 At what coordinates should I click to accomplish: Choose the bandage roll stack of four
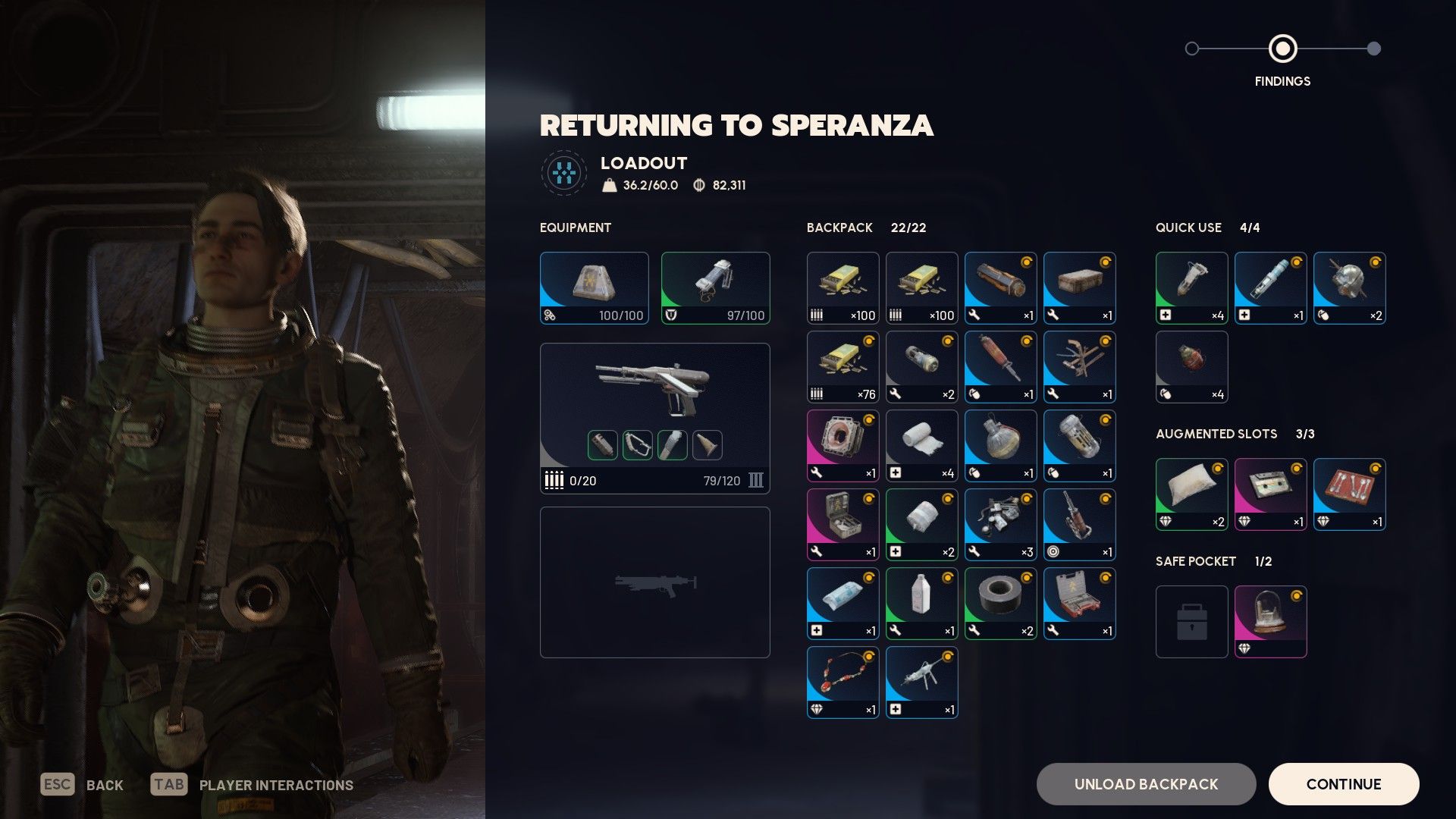pyautogui.click(x=921, y=446)
